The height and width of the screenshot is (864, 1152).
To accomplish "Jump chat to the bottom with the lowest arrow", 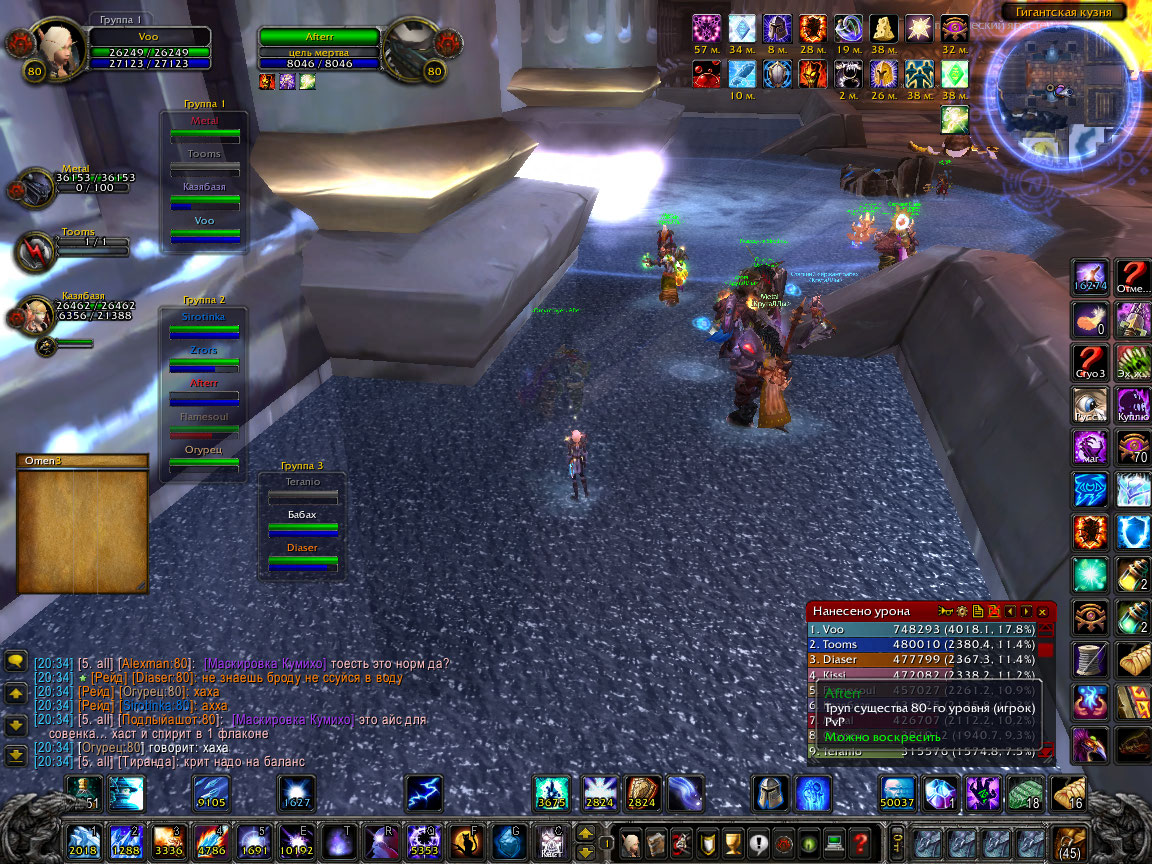I will click(16, 754).
